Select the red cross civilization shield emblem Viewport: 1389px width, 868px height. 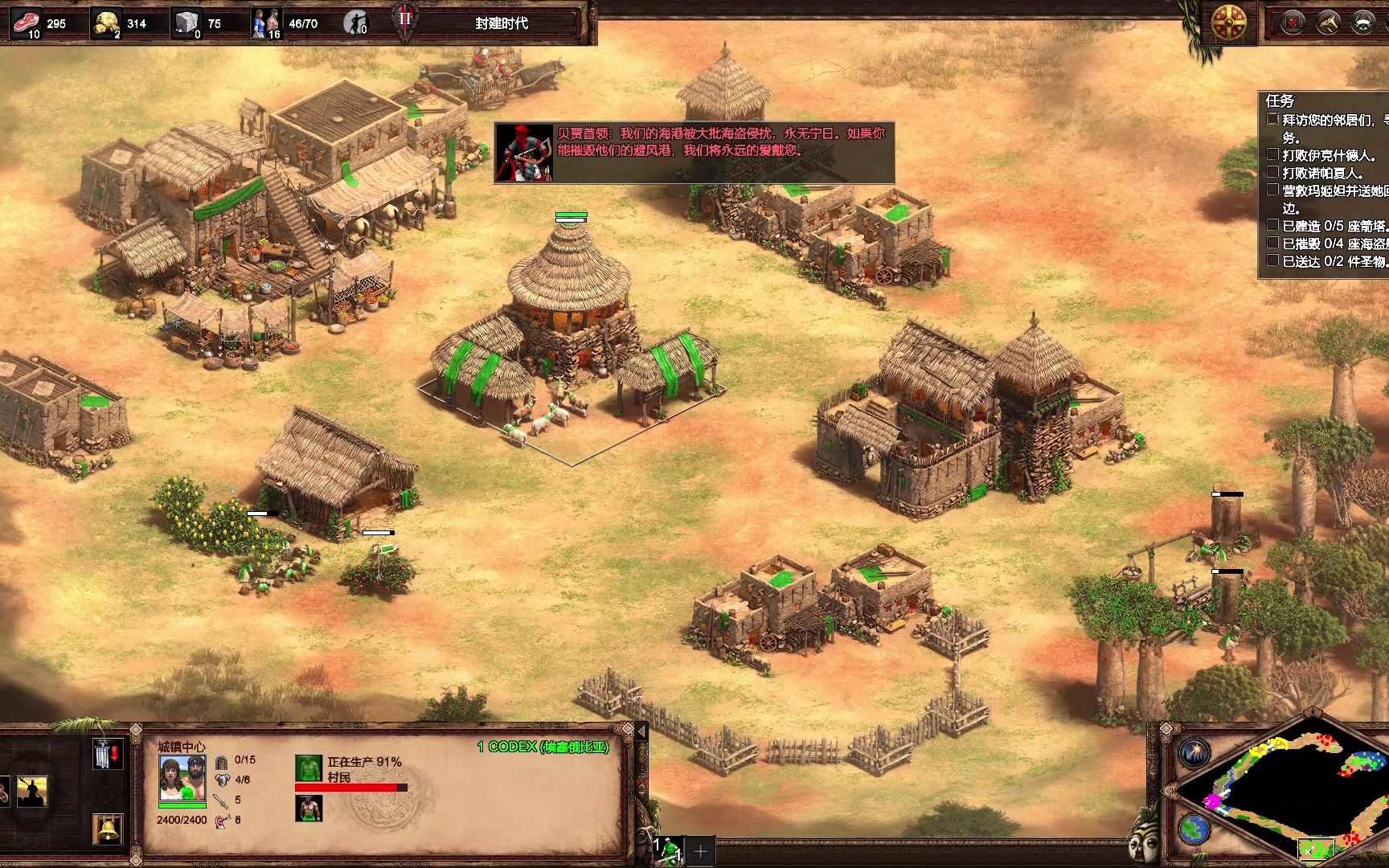[1228, 22]
